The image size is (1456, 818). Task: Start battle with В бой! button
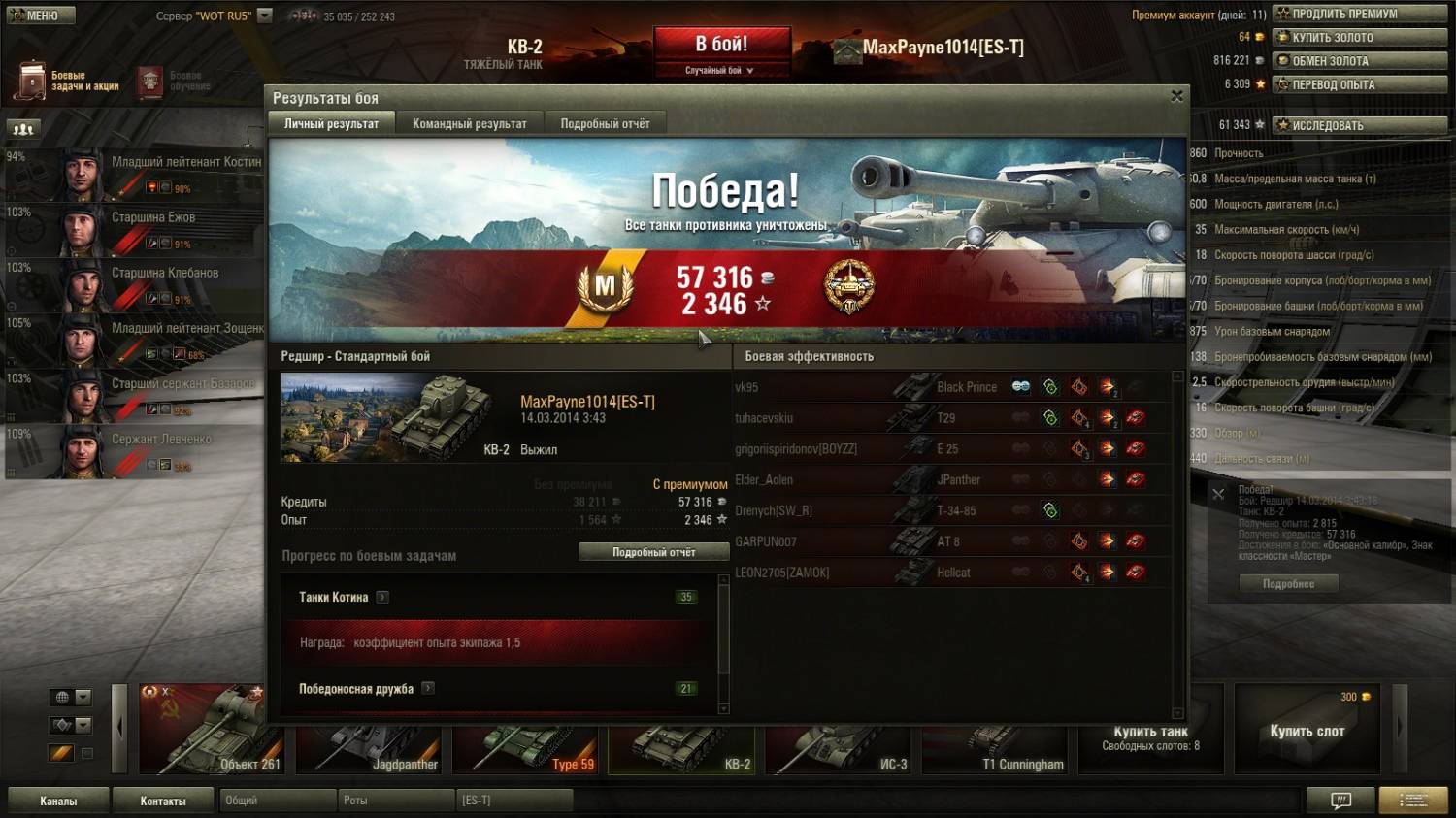721,46
